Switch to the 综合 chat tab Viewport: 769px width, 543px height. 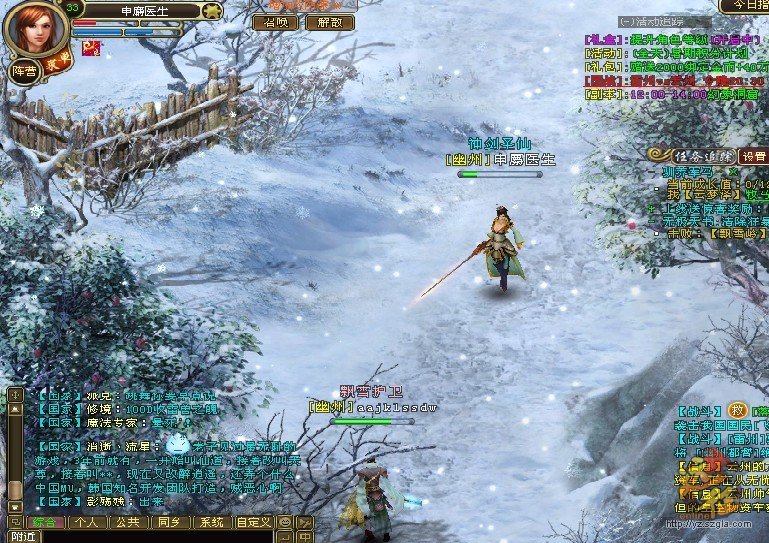click(x=45, y=522)
